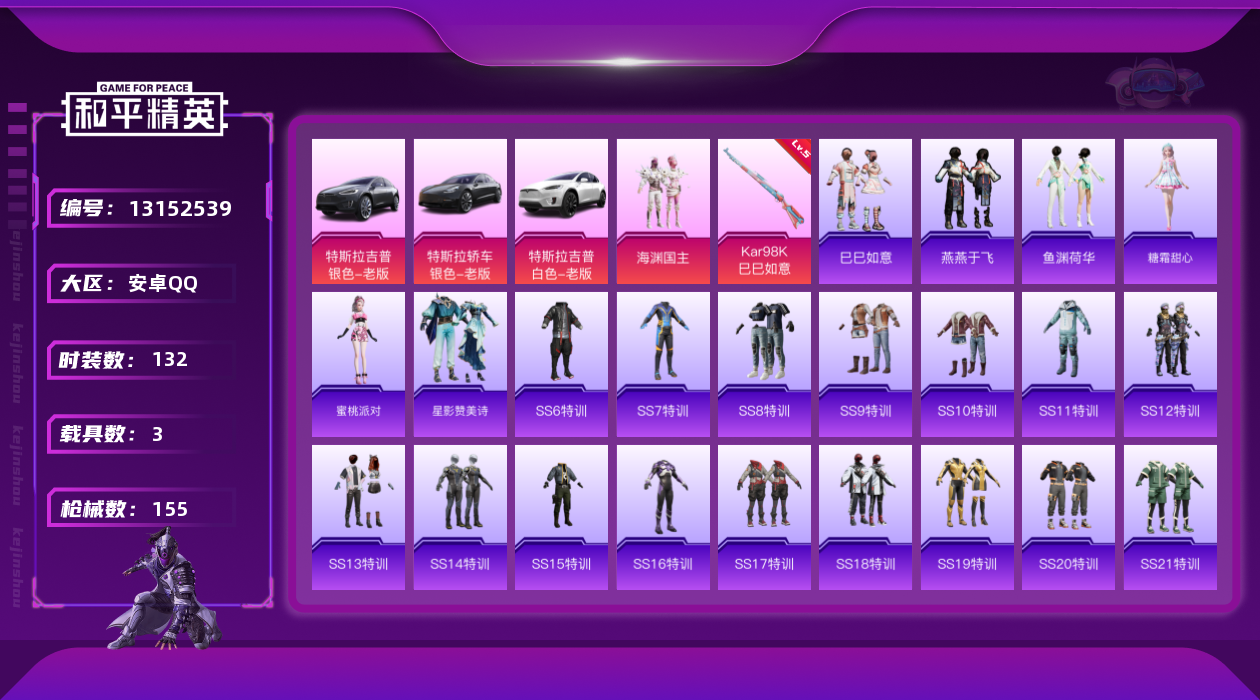The width and height of the screenshot is (1260, 700).
Task: Select the 海渊国主 outfit tile
Action: point(663,211)
